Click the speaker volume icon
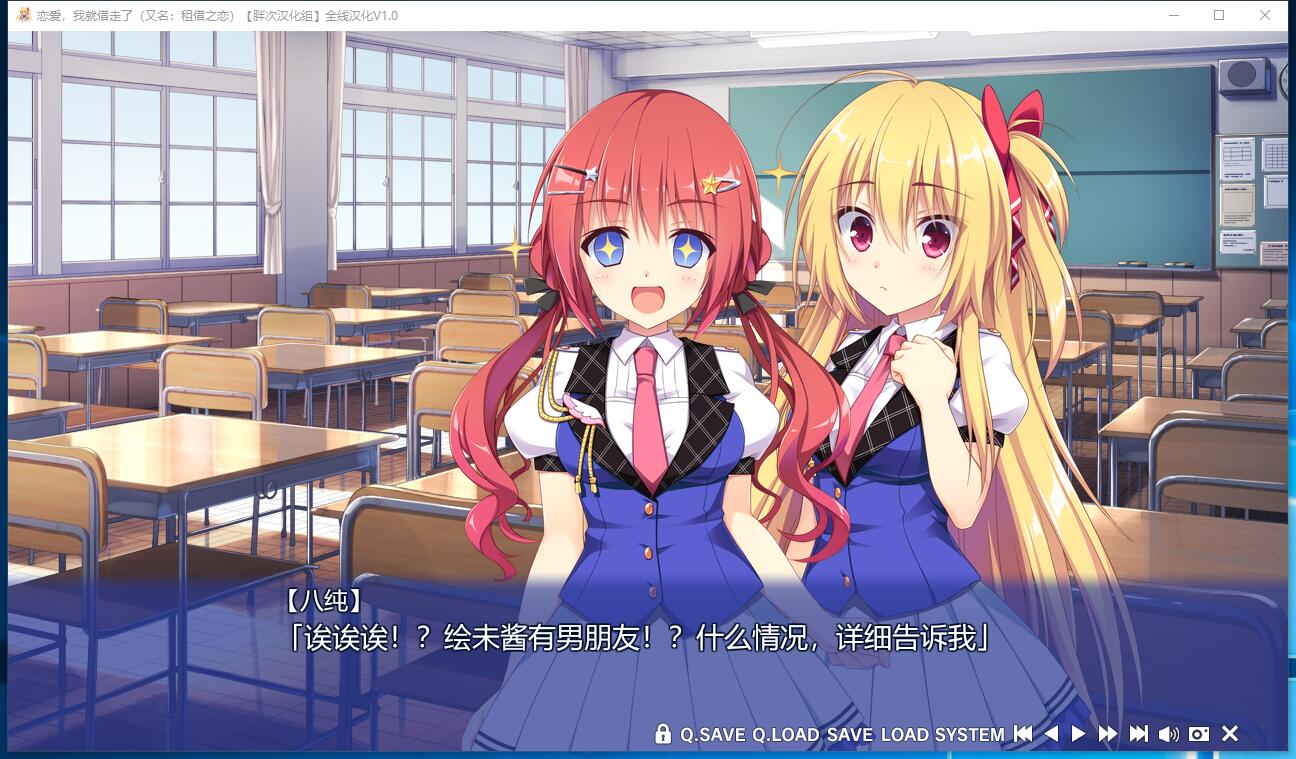The image size is (1296, 759). (1168, 734)
